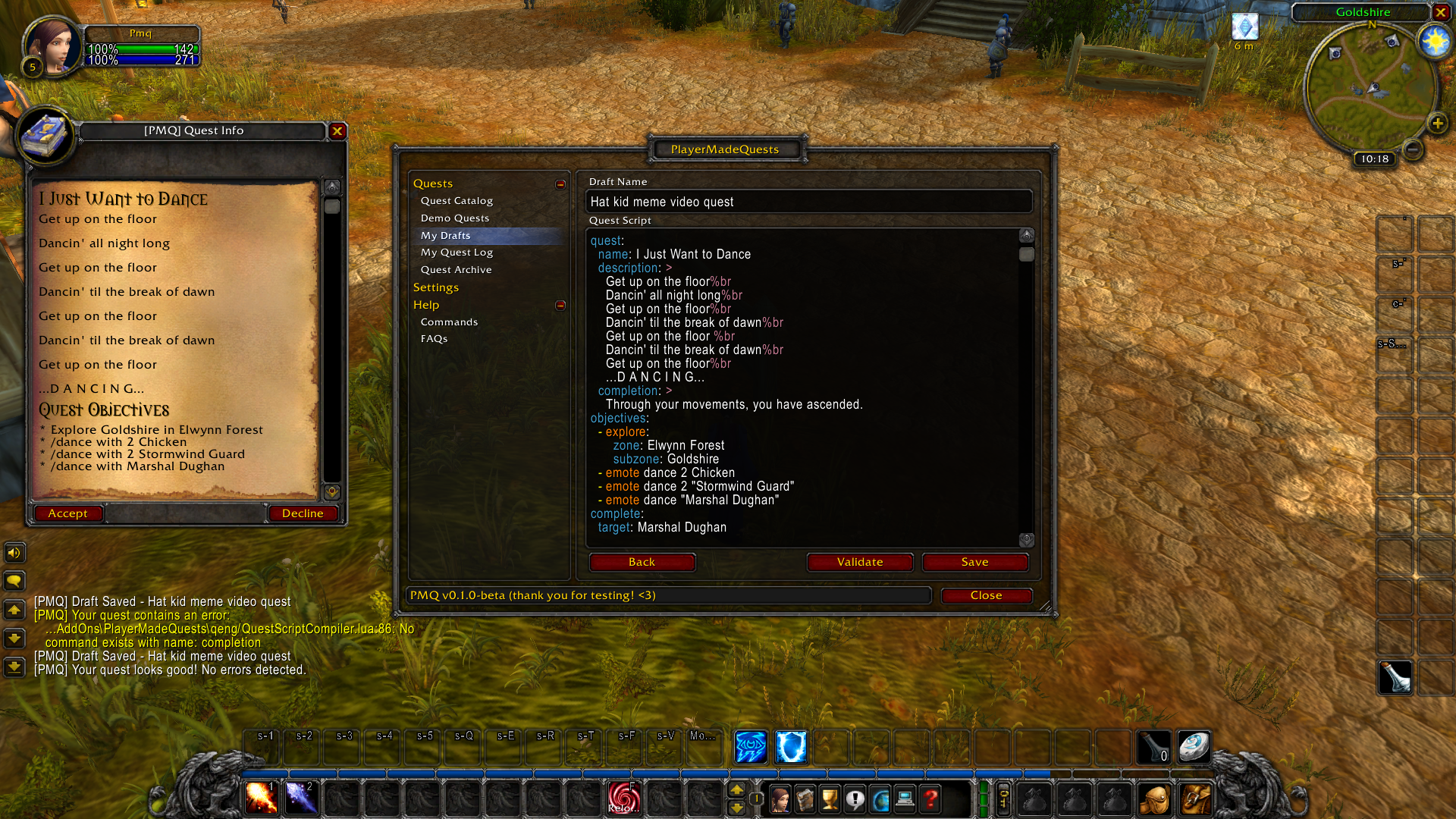Select Demo Quests in the sidebar
Screen dimensions: 1456x819
455,218
